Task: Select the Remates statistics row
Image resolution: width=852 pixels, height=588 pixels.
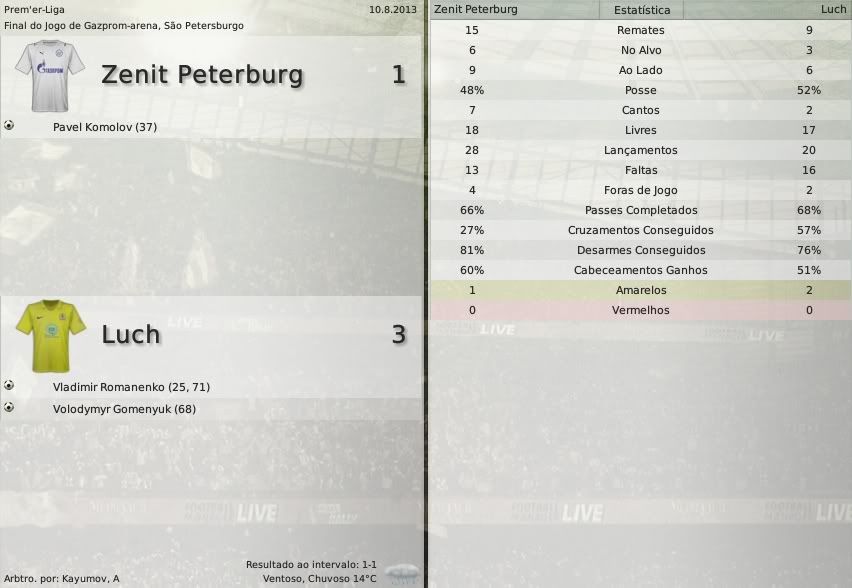Action: pyautogui.click(x=640, y=30)
